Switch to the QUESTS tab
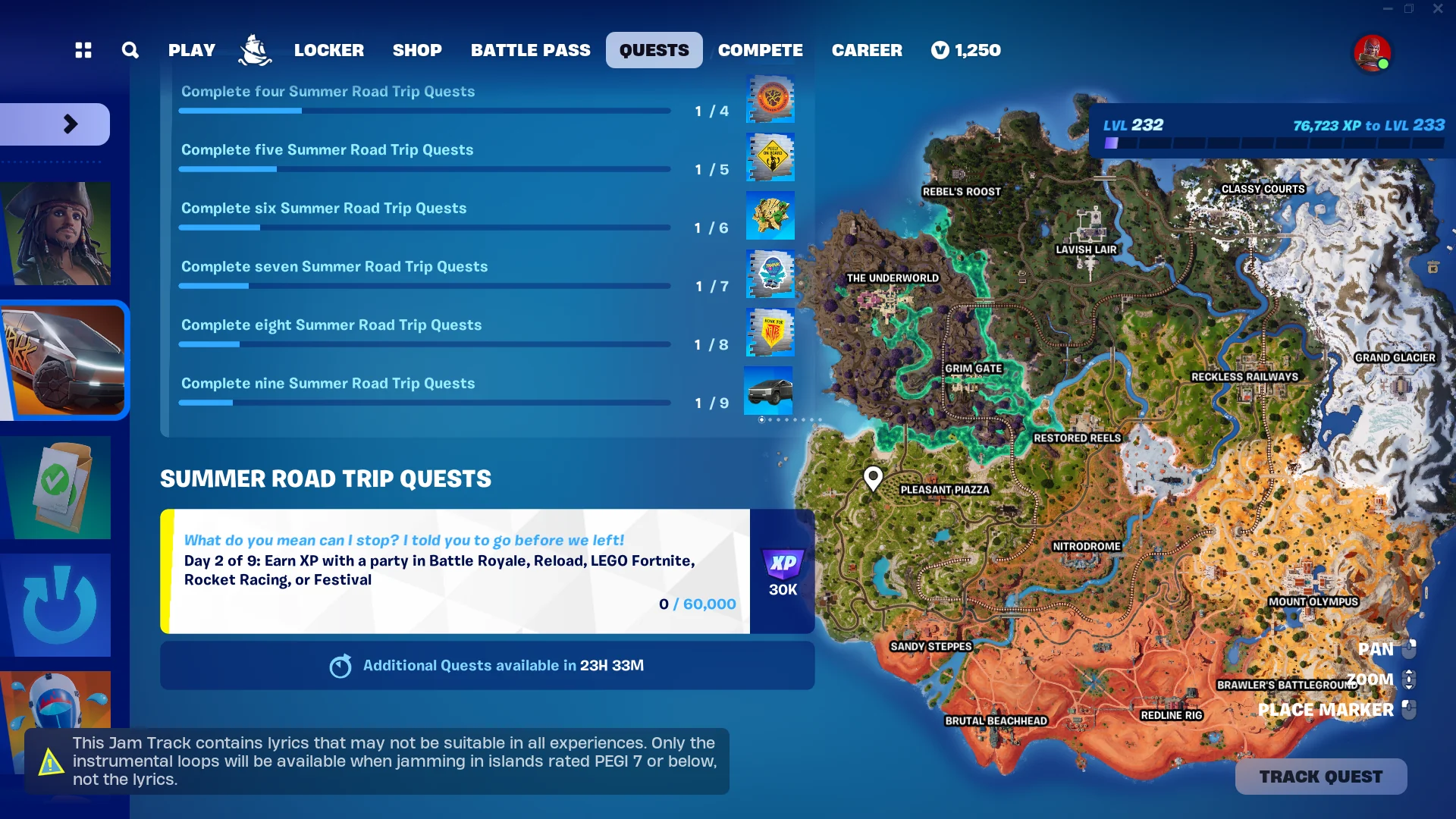 pos(654,50)
